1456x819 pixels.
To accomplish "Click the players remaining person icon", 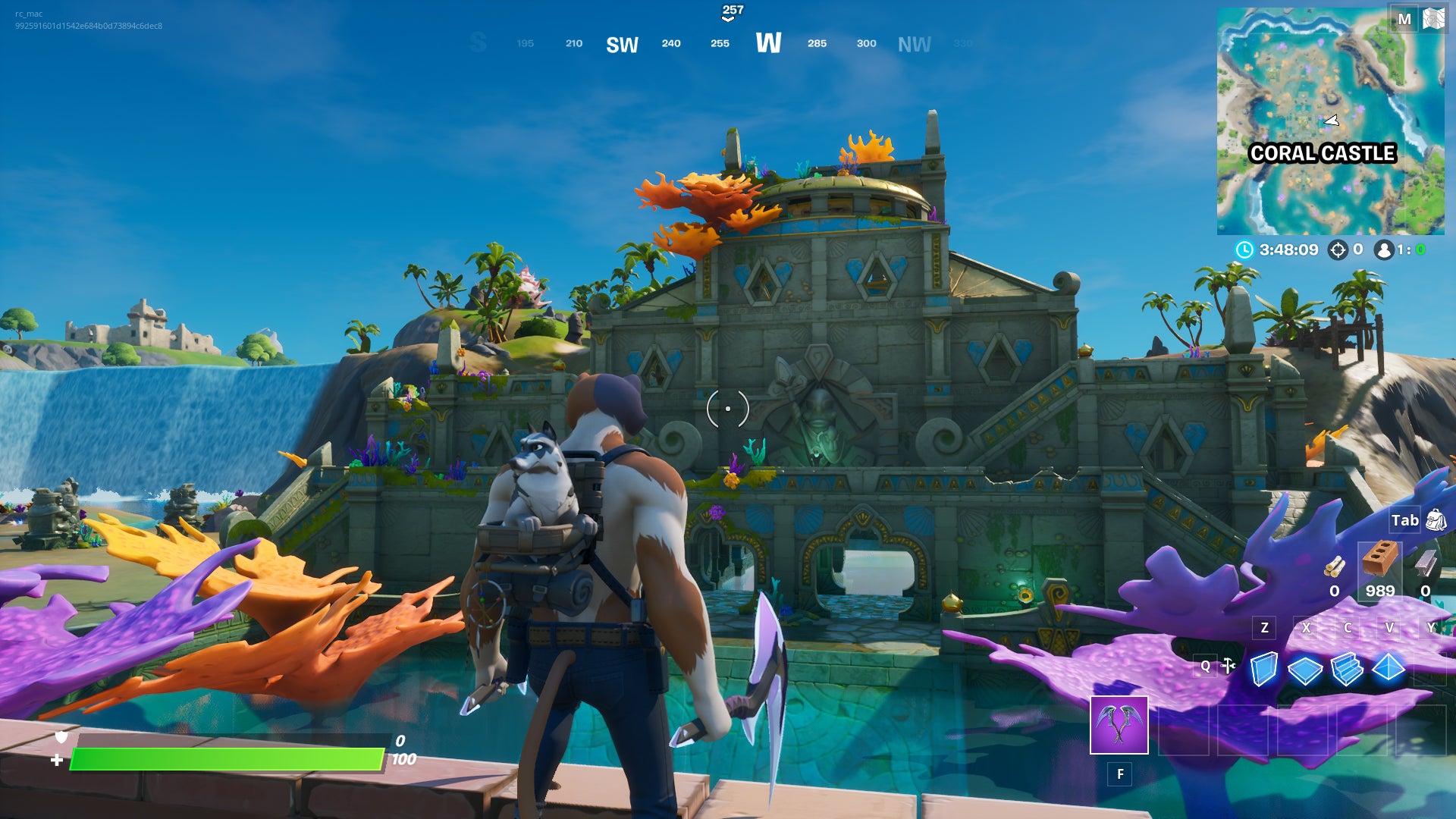I will pyautogui.click(x=1385, y=250).
